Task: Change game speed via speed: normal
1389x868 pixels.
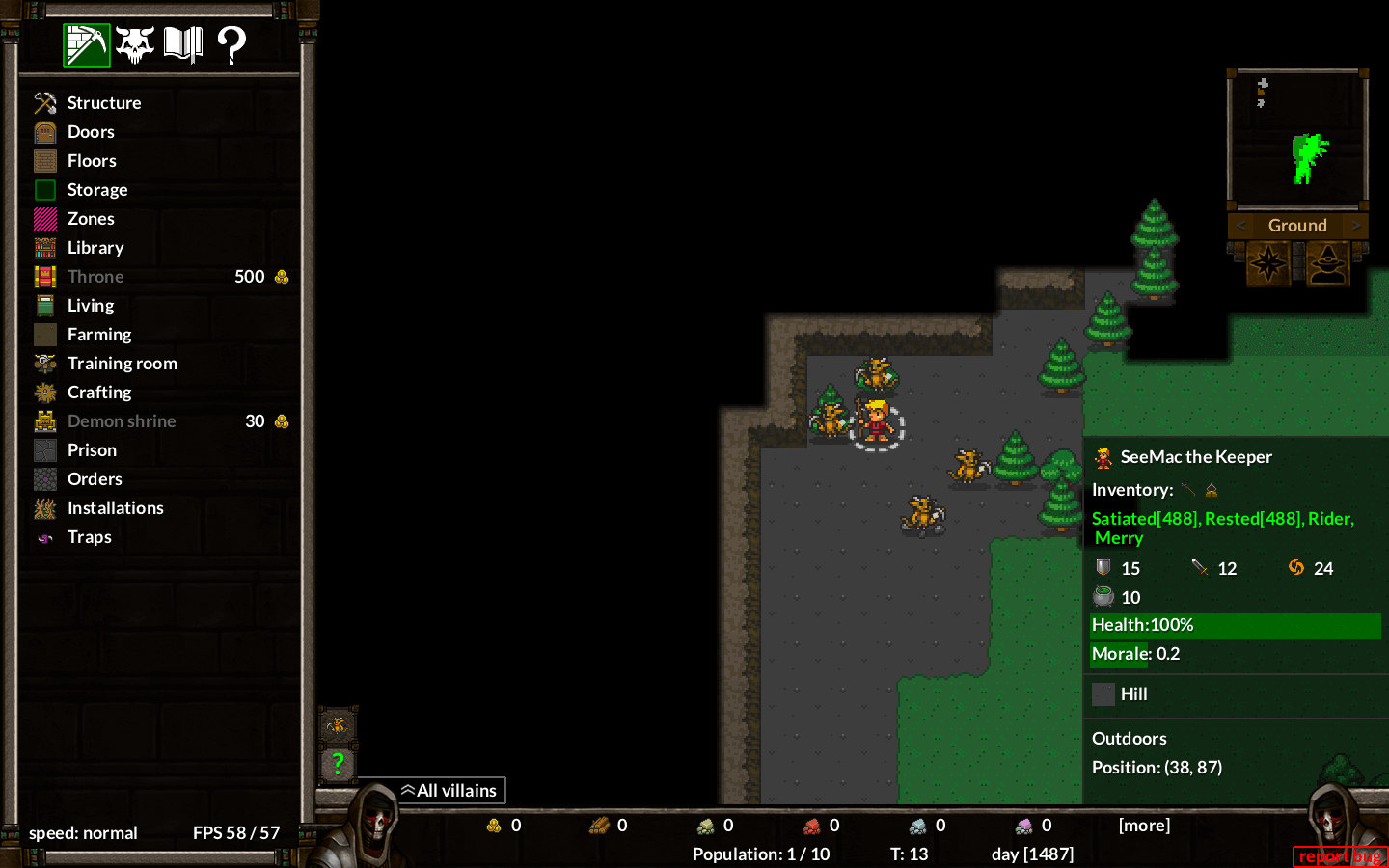Action: click(x=83, y=833)
